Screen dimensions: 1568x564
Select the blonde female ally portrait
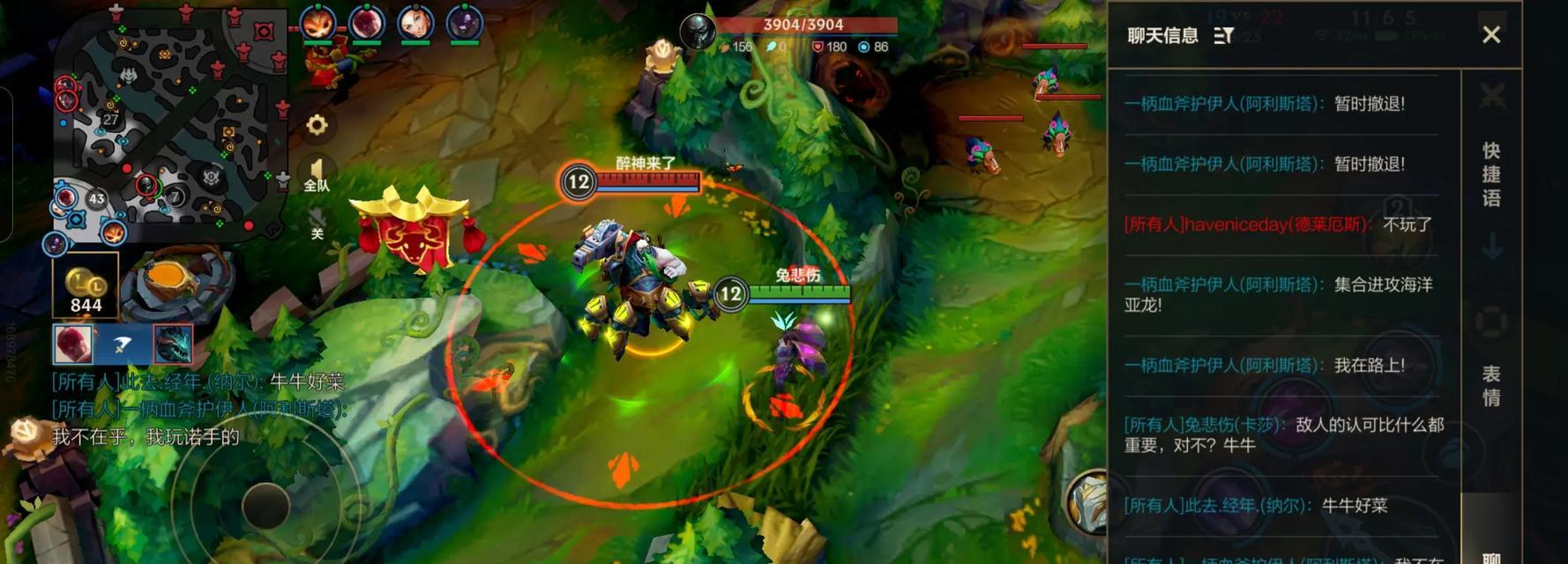414,23
